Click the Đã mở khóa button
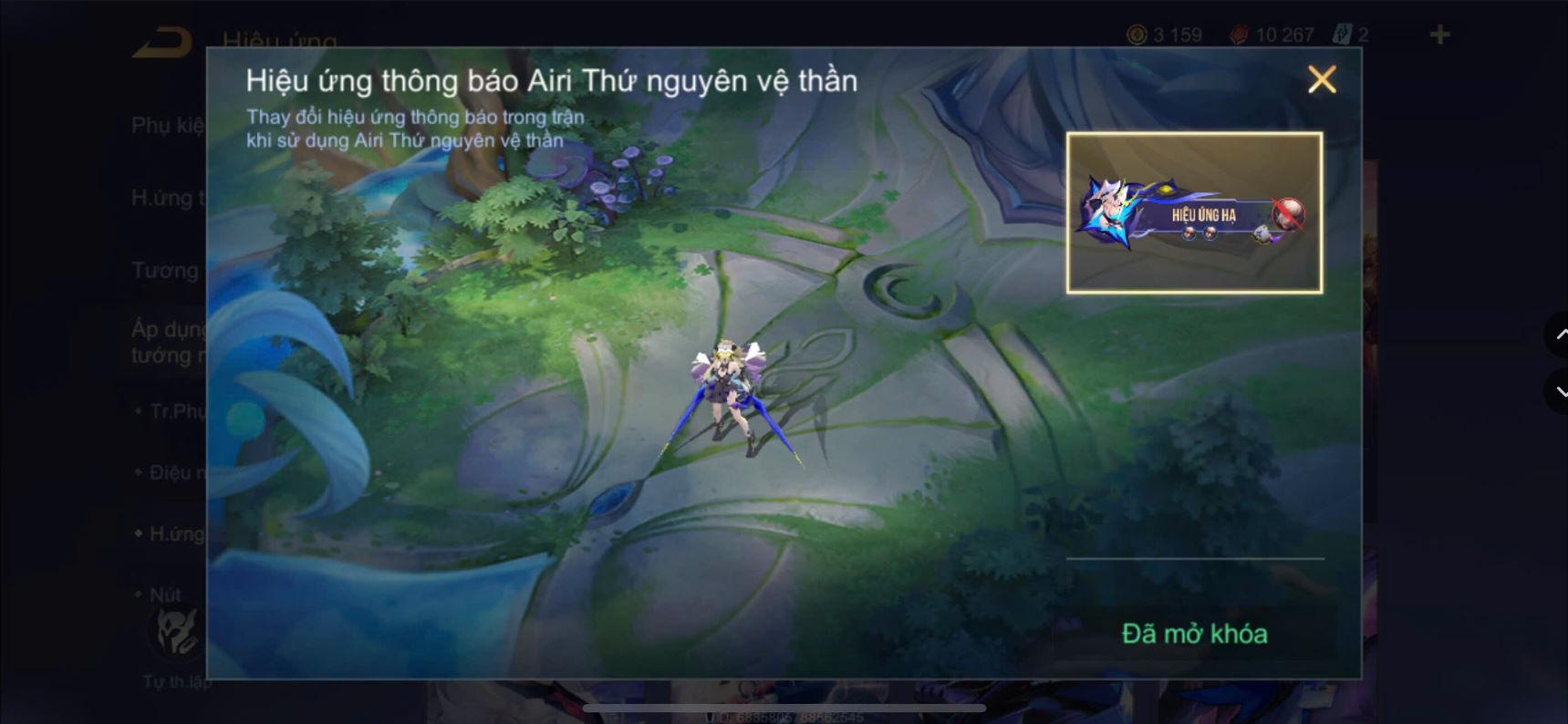1568x724 pixels. (x=1197, y=633)
